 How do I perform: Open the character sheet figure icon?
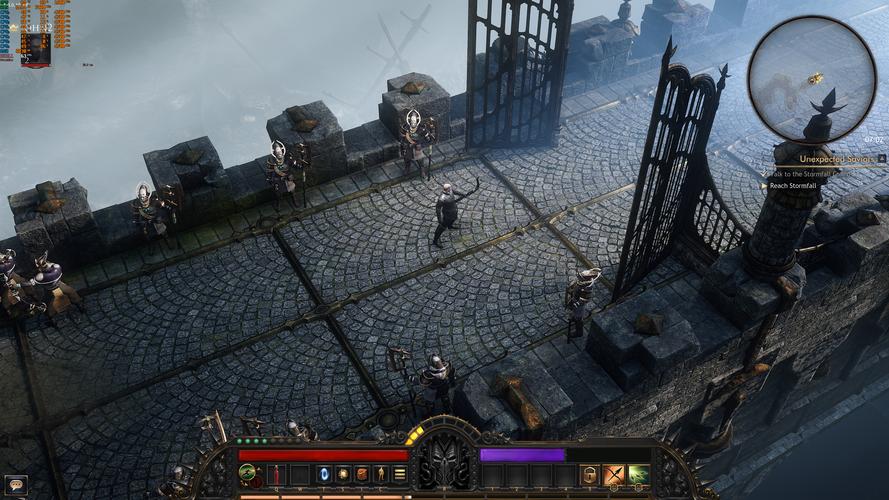381,474
